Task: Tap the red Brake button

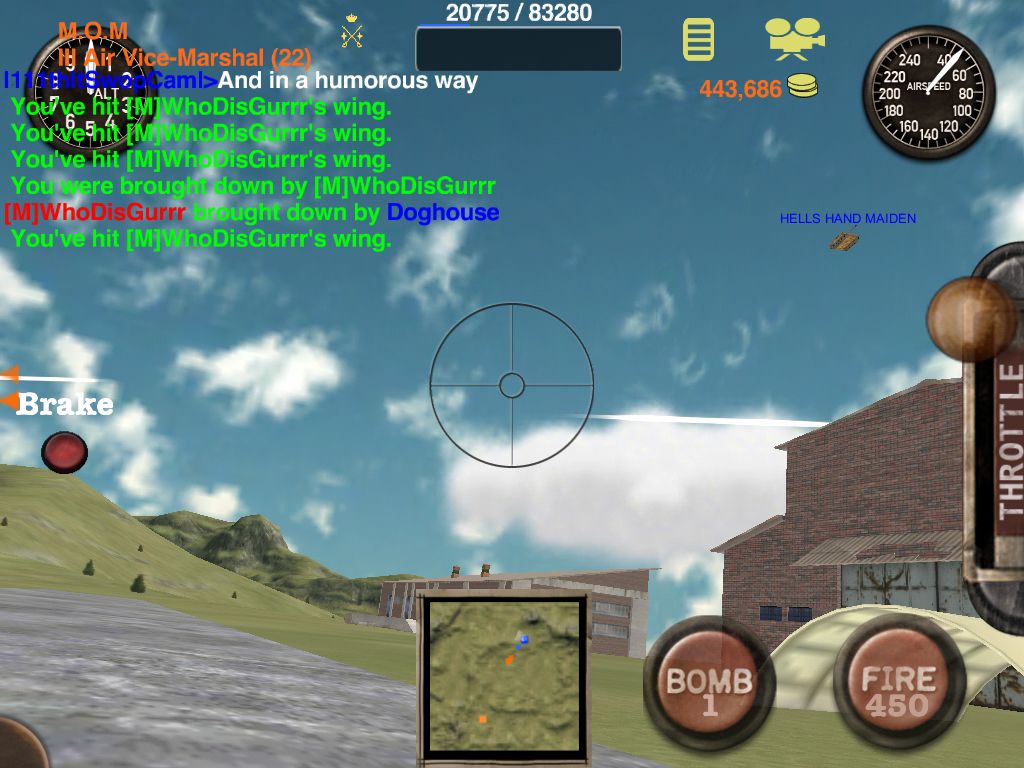Action: click(64, 451)
